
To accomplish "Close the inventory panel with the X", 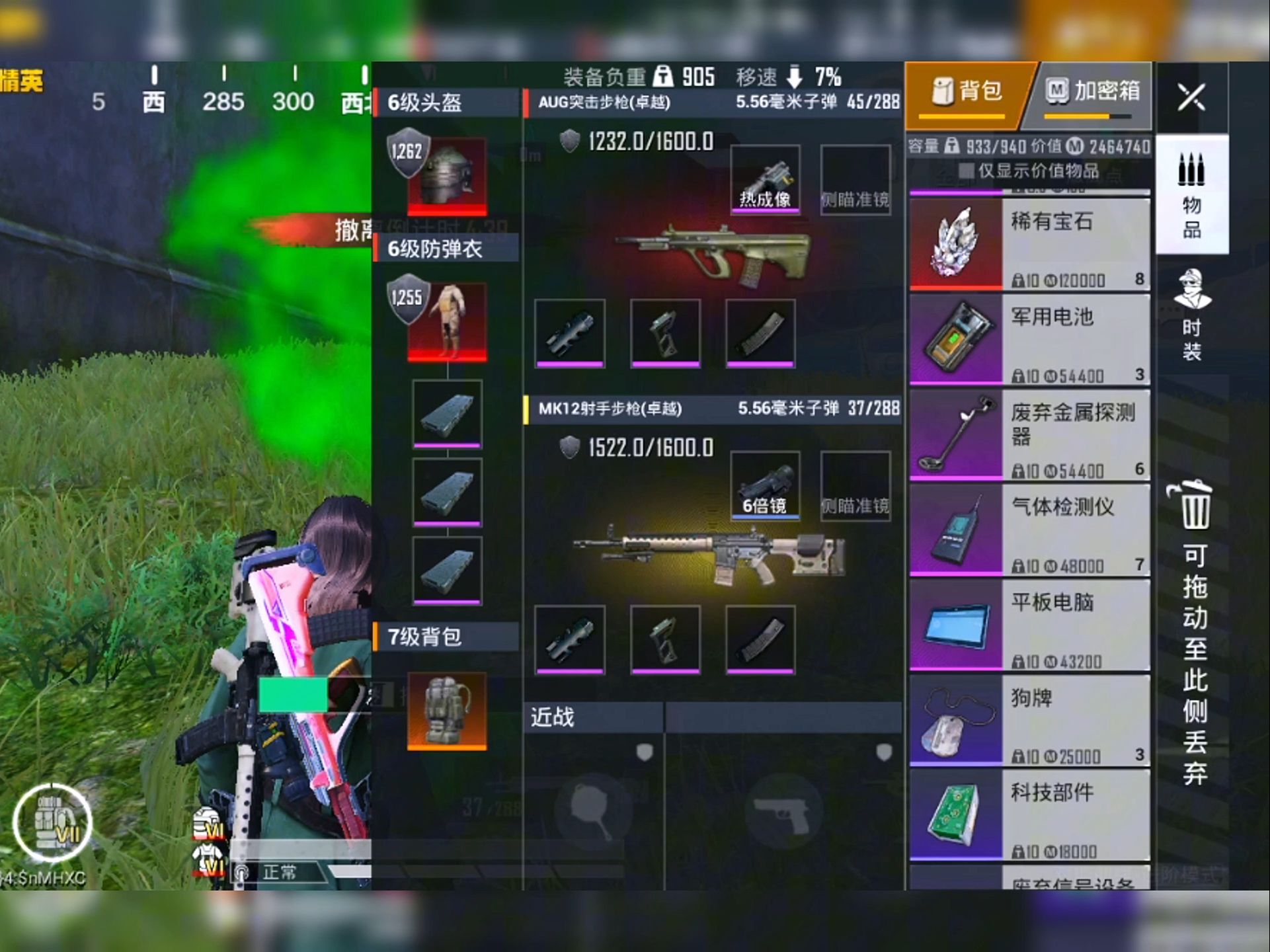I will pos(1192,98).
